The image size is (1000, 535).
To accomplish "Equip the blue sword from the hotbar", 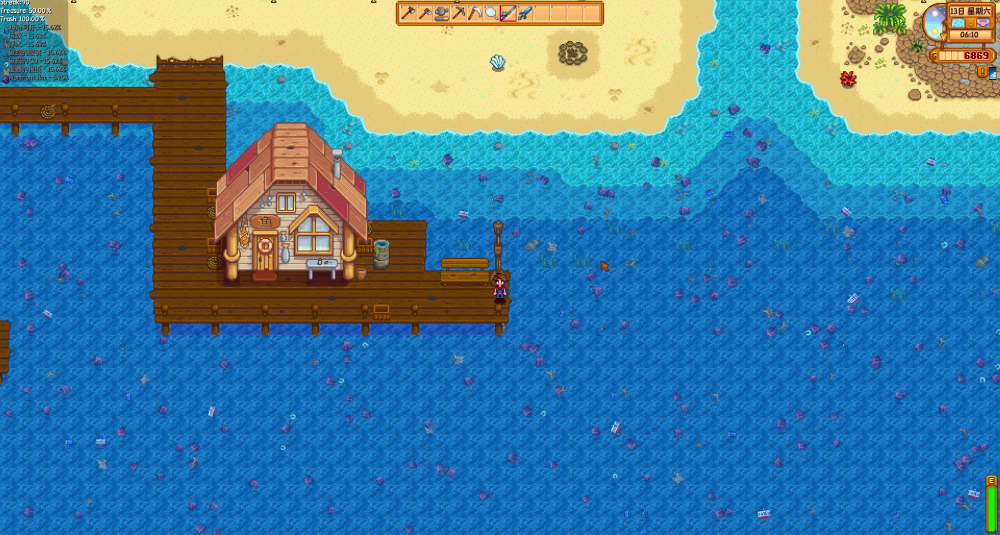I will point(525,13).
